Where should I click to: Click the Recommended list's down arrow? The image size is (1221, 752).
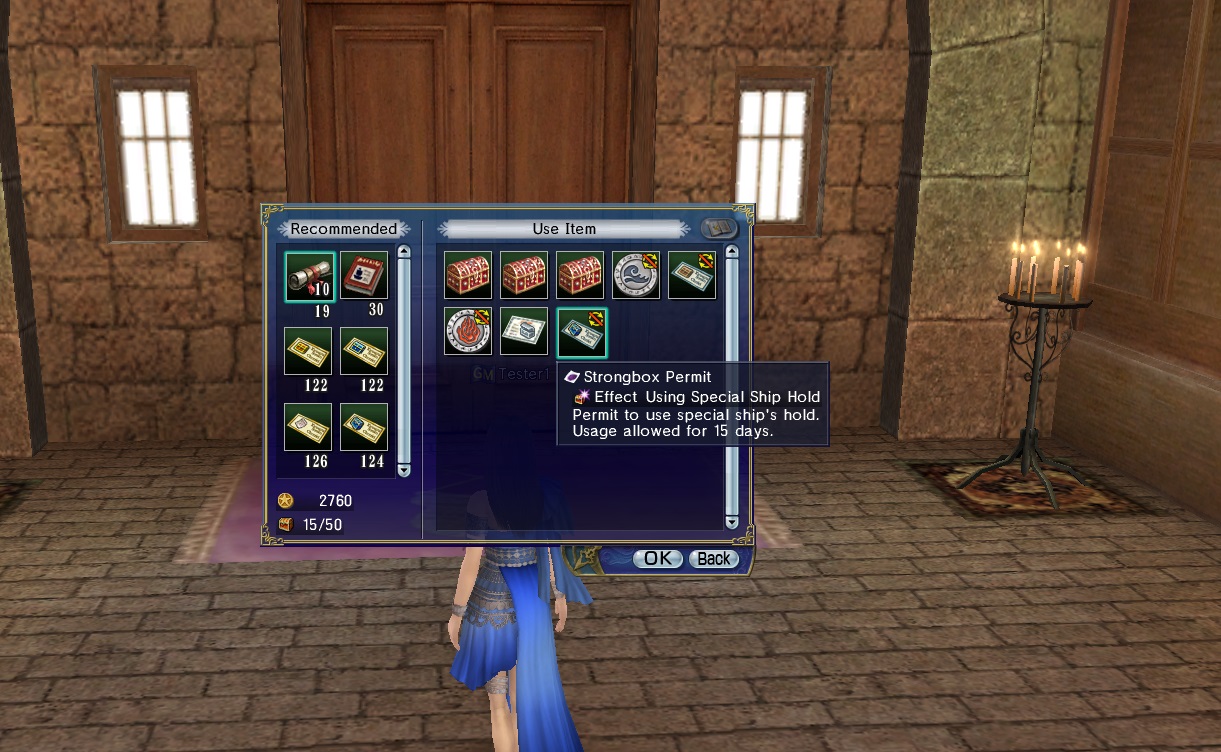click(404, 469)
